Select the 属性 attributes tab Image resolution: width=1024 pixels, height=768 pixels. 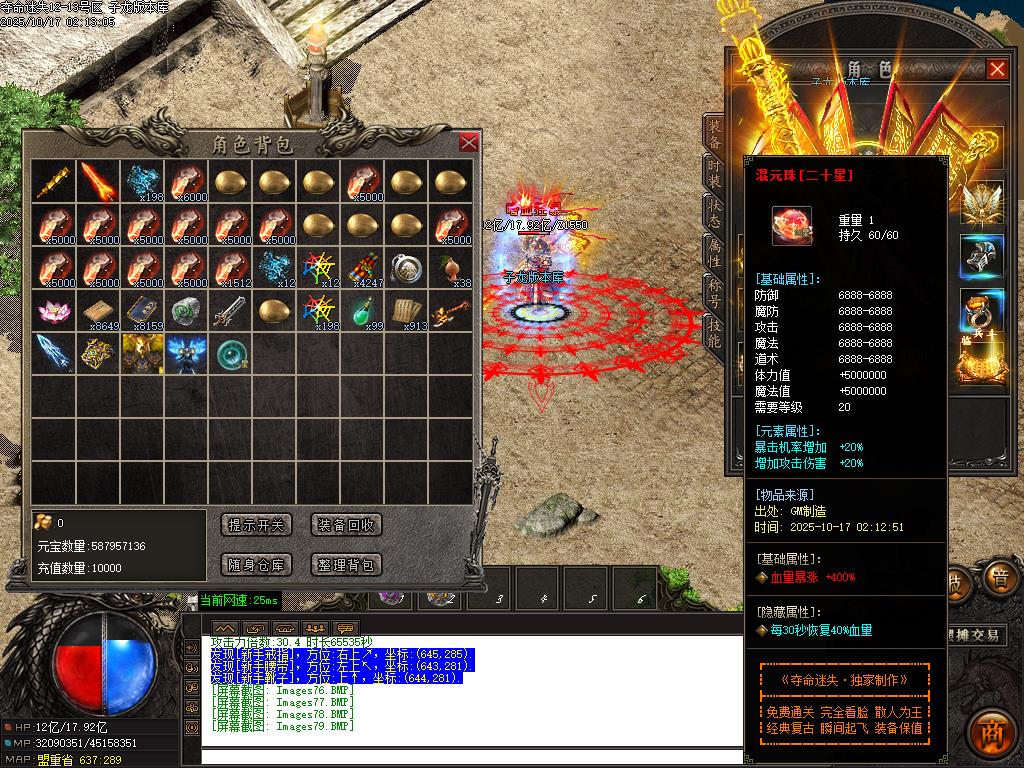point(714,253)
